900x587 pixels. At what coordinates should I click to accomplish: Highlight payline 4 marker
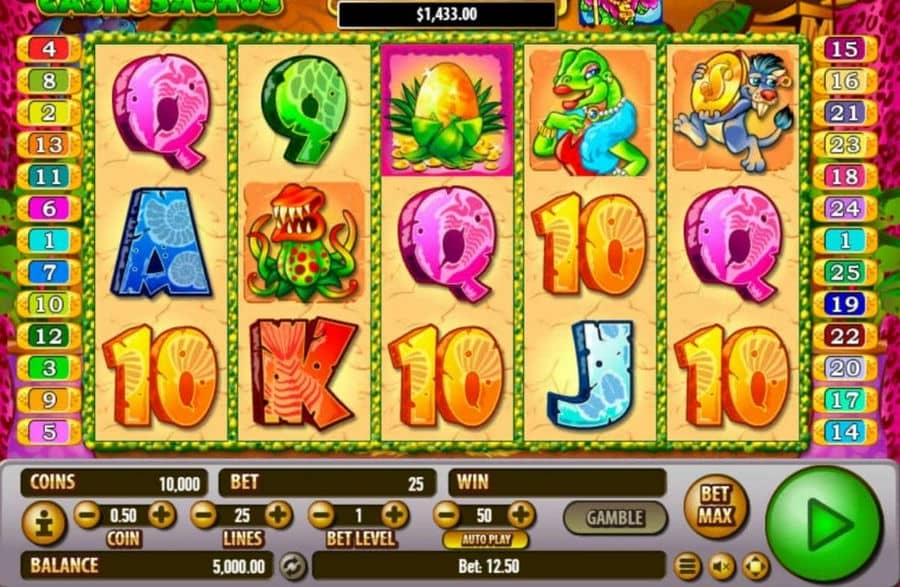[48, 49]
